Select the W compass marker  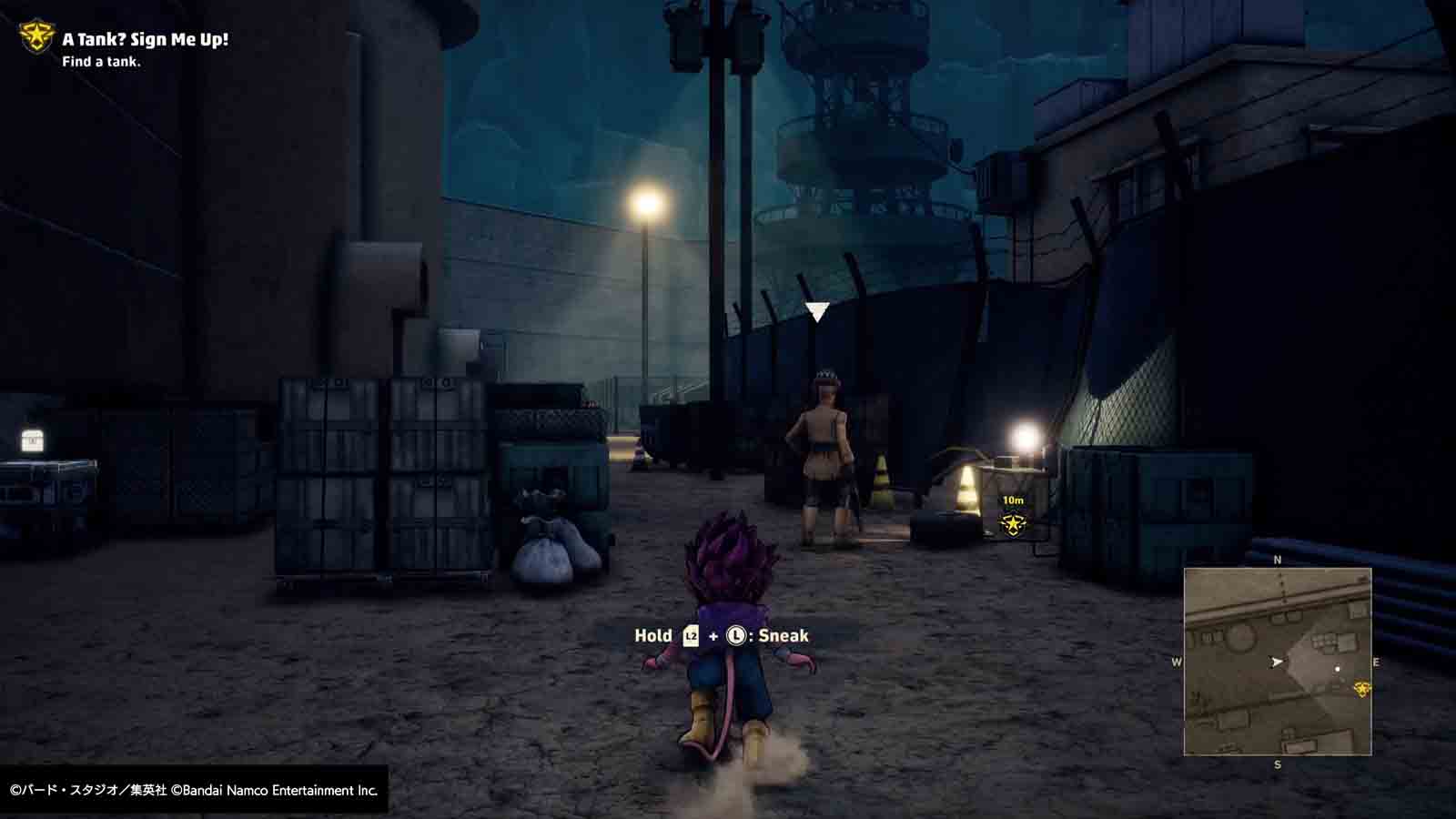1177,661
